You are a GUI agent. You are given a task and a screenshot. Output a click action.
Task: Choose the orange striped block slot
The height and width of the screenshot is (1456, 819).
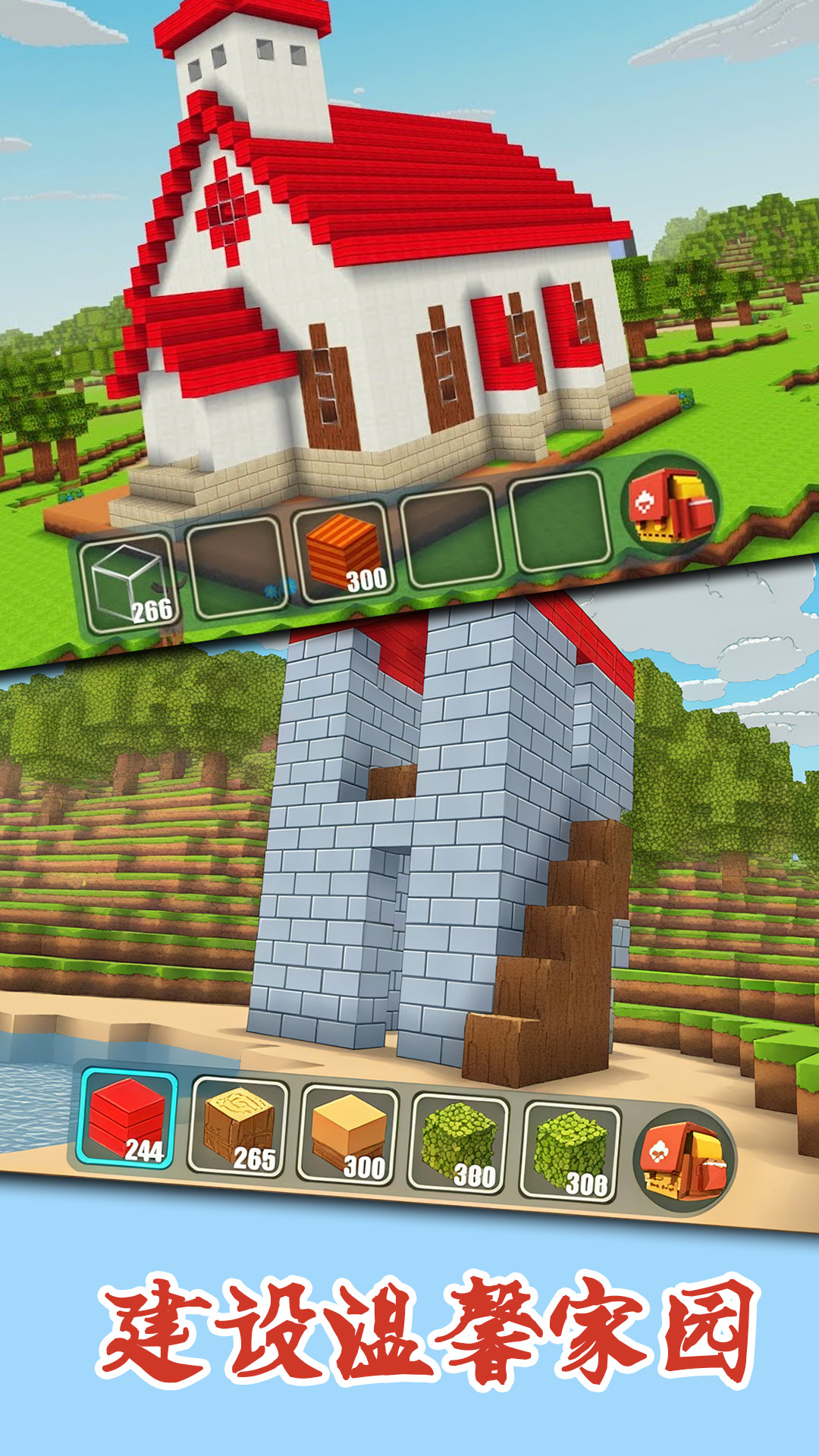pyautogui.click(x=341, y=552)
